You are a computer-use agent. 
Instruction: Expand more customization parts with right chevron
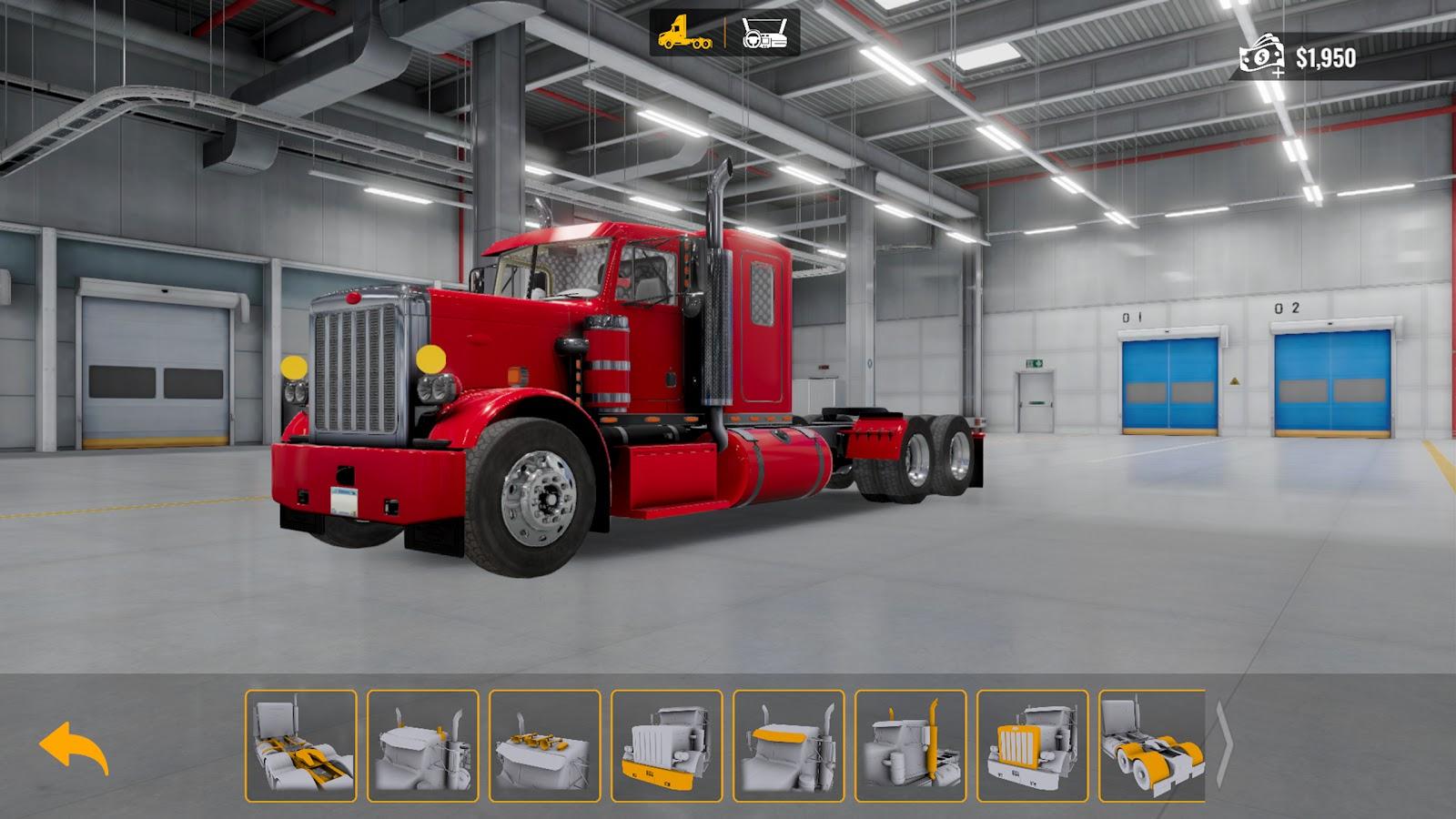tap(1224, 746)
